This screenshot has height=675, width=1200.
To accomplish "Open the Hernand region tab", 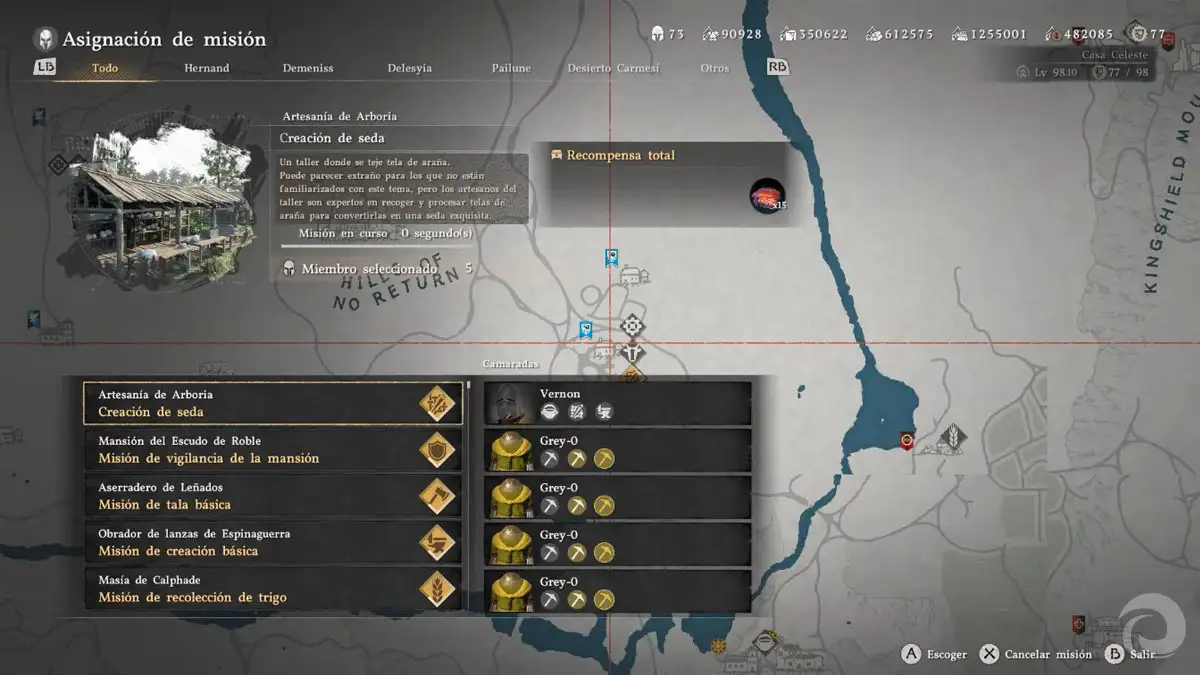I will 206,68.
